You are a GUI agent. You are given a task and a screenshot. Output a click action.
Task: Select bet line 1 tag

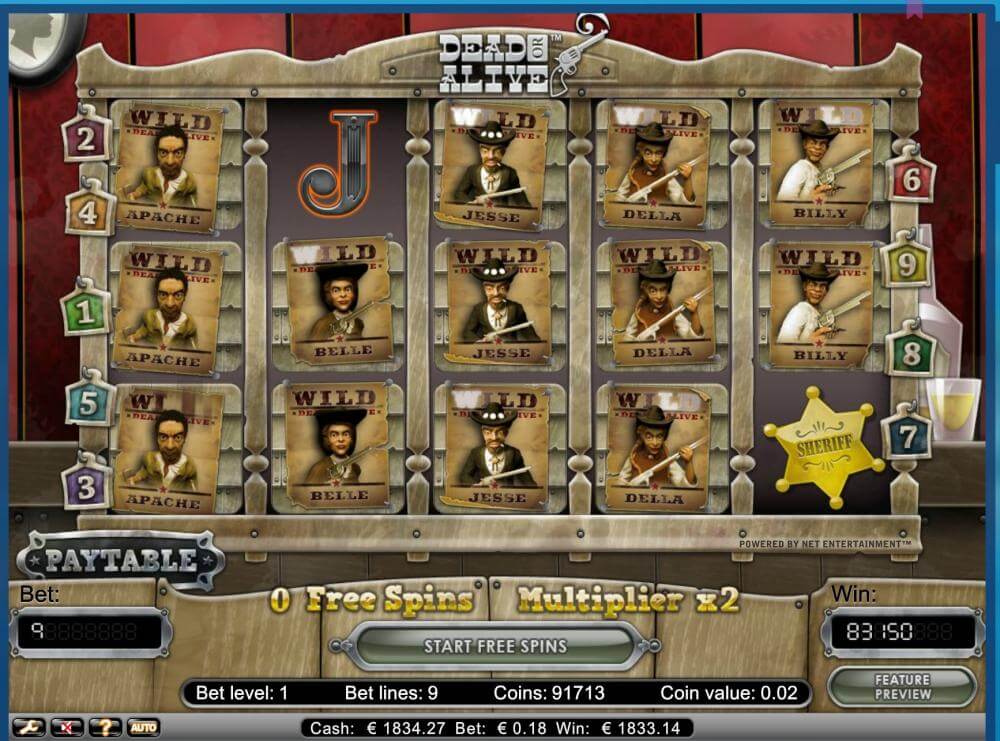coord(86,313)
